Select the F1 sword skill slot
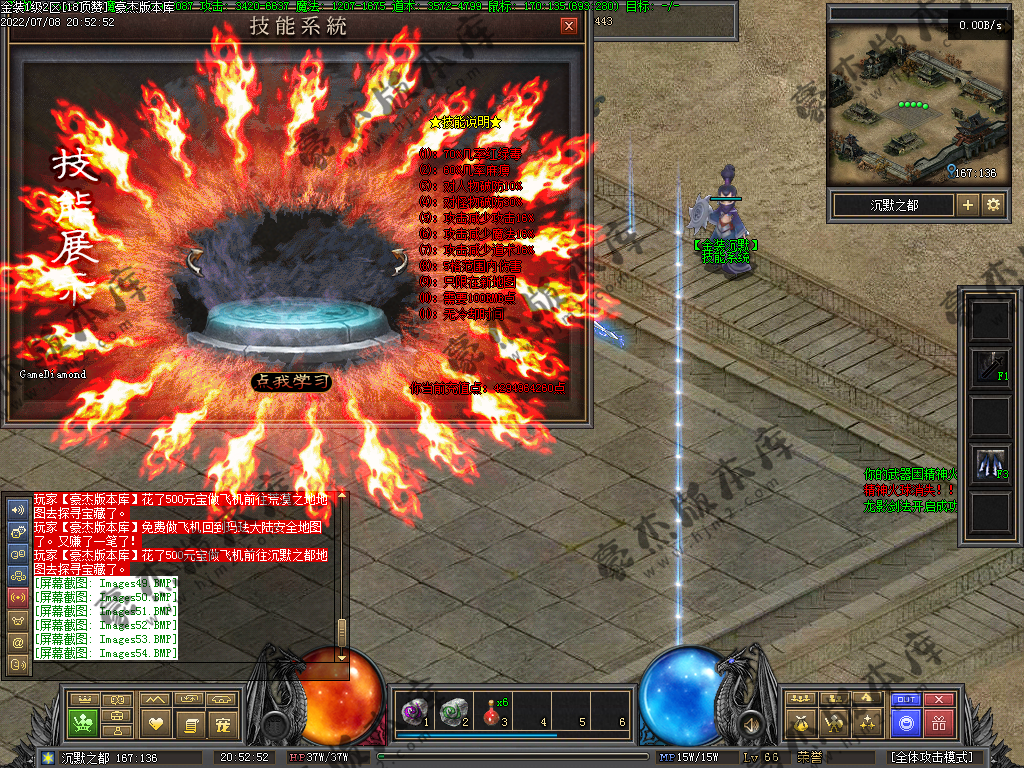 (x=990, y=368)
